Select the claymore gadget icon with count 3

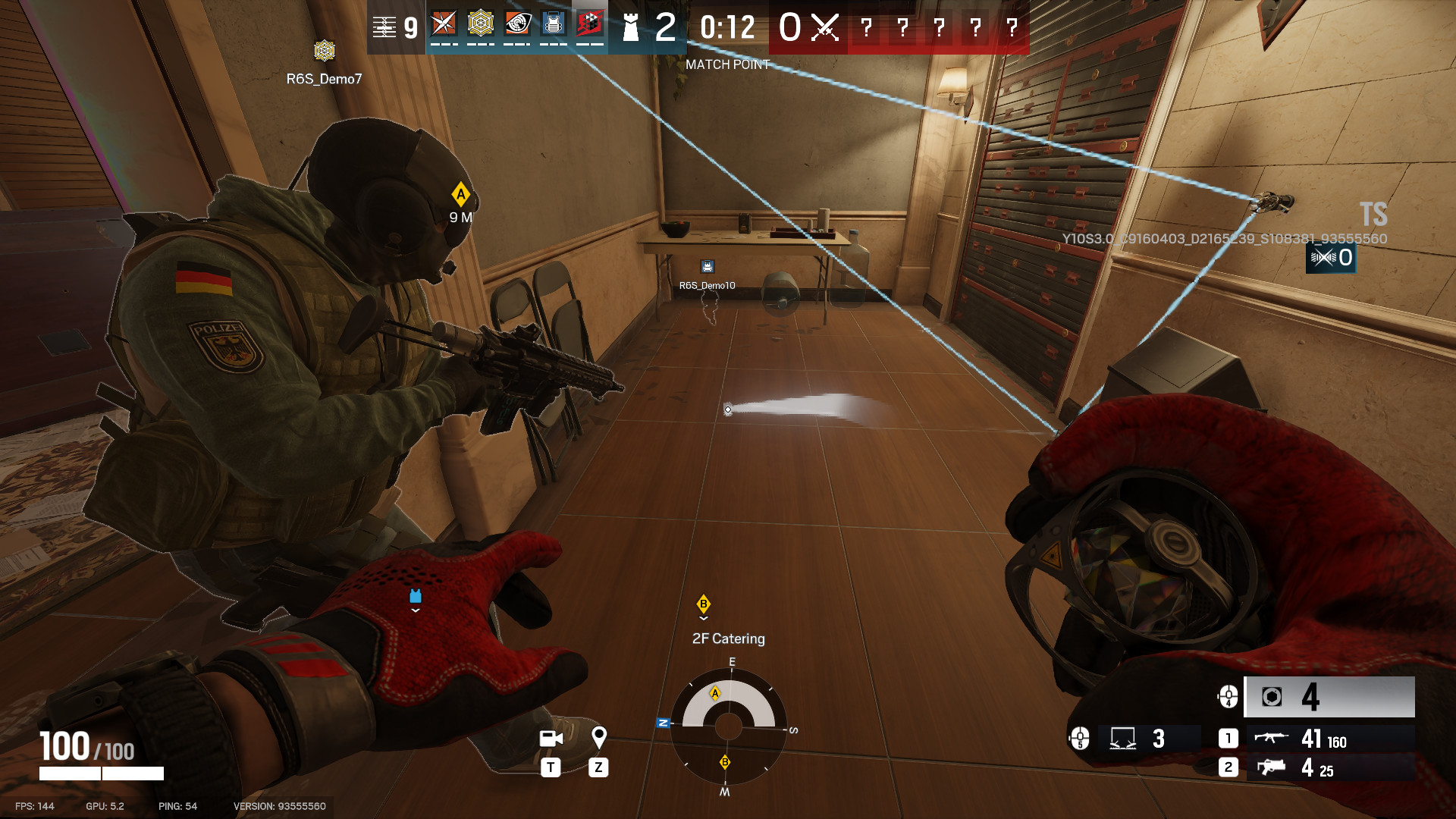(1123, 739)
